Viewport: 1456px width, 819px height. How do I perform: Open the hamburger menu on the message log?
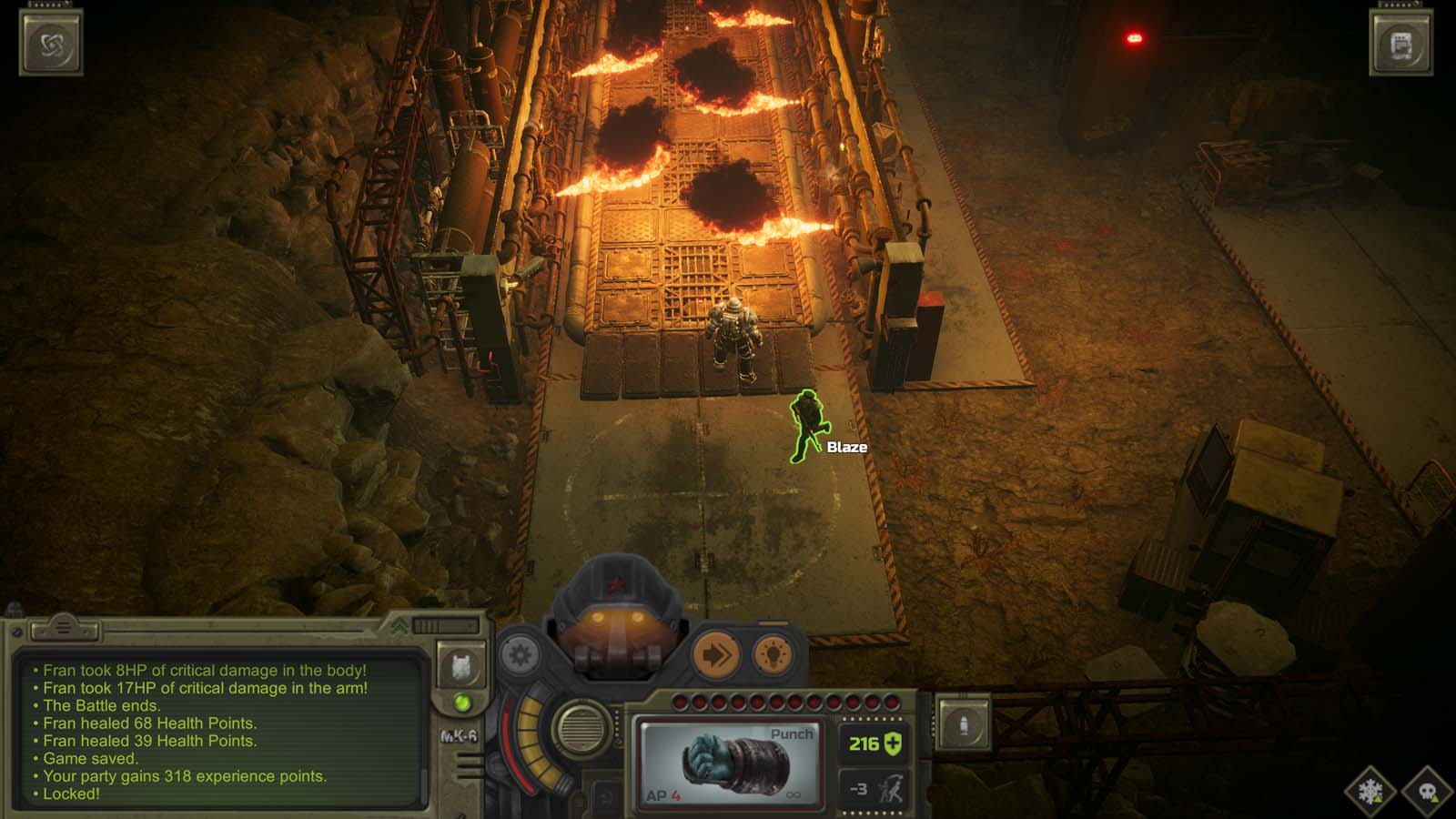click(63, 630)
